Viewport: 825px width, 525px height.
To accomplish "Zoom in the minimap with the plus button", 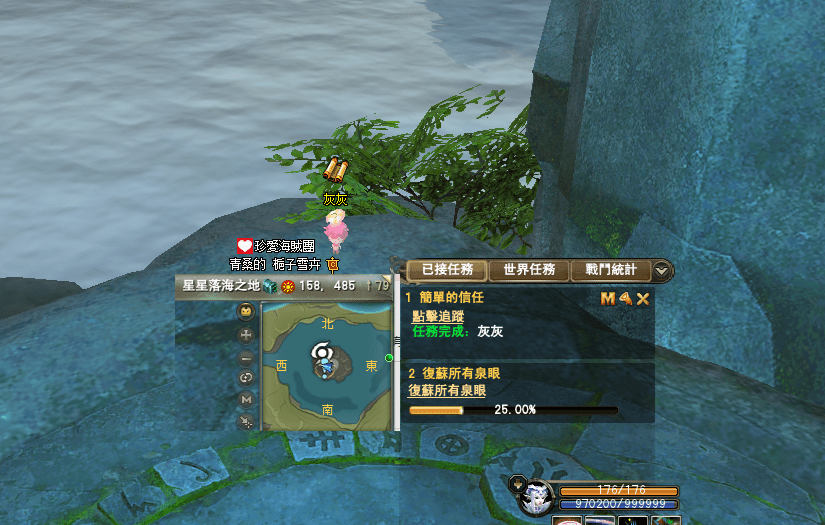I will tap(246, 335).
